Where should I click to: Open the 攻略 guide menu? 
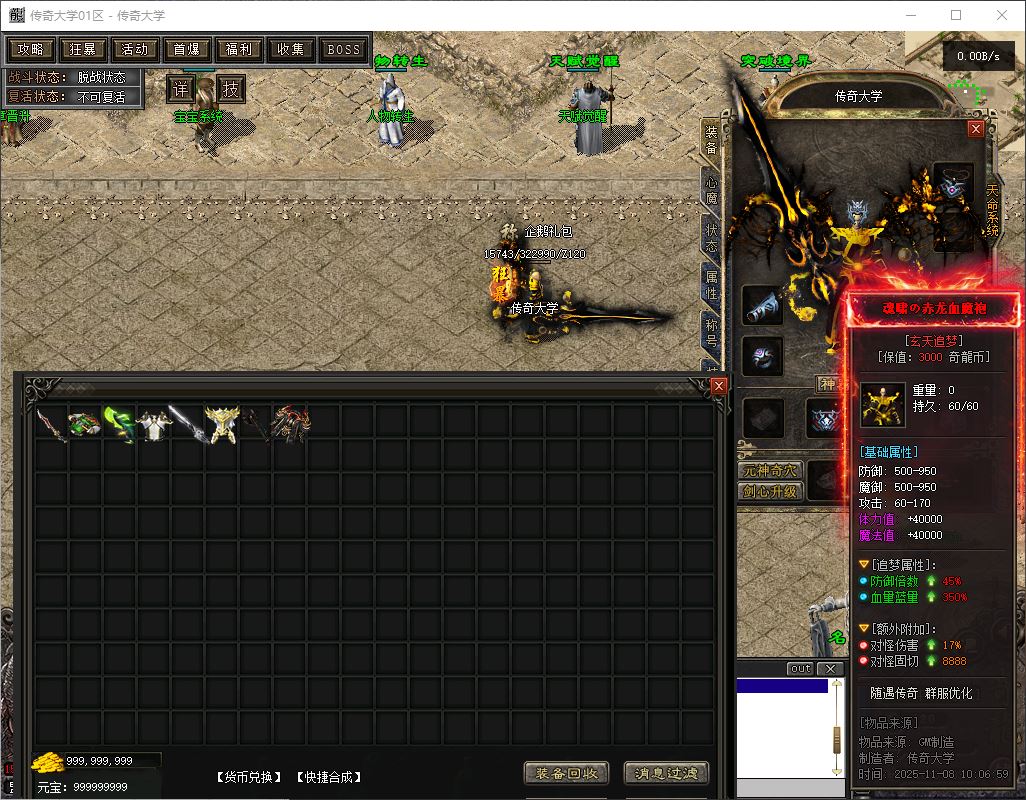(x=30, y=49)
